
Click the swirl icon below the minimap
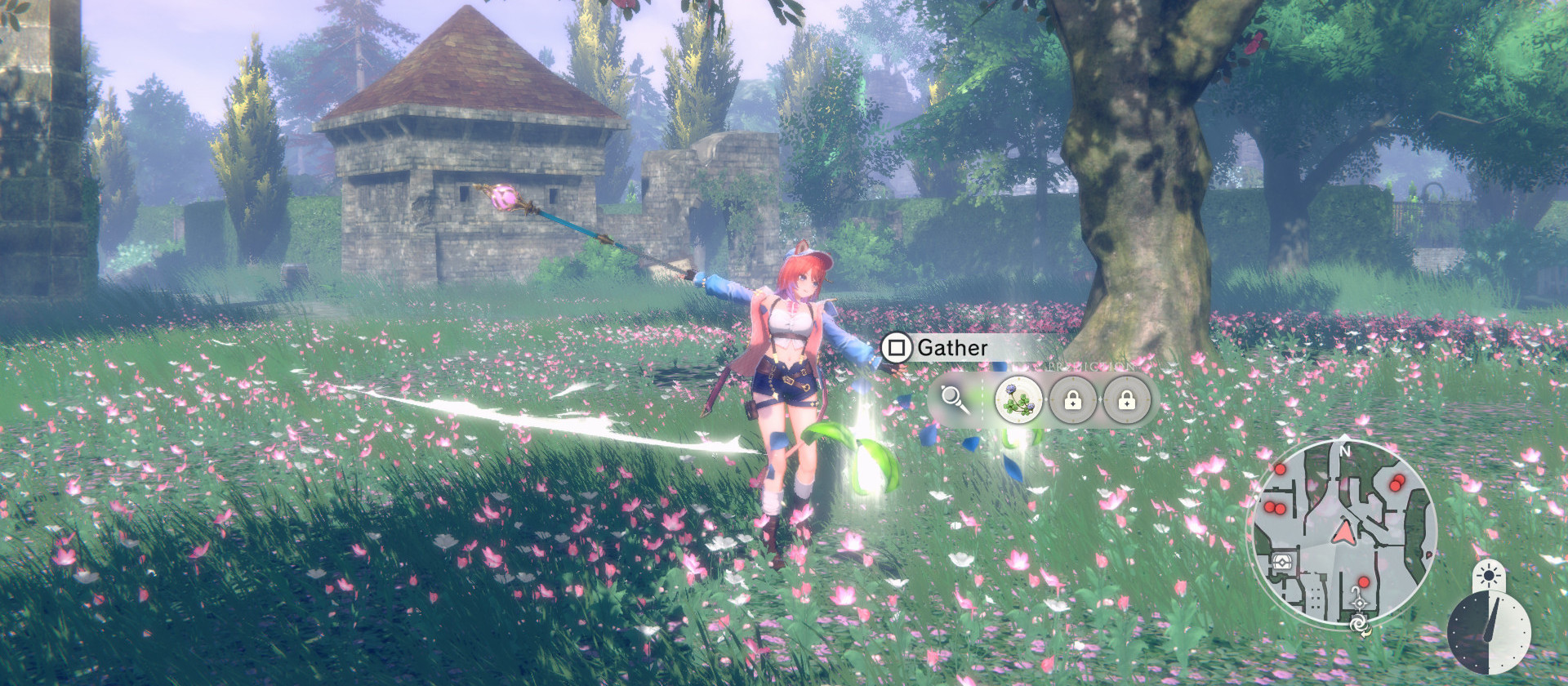coord(1359,623)
